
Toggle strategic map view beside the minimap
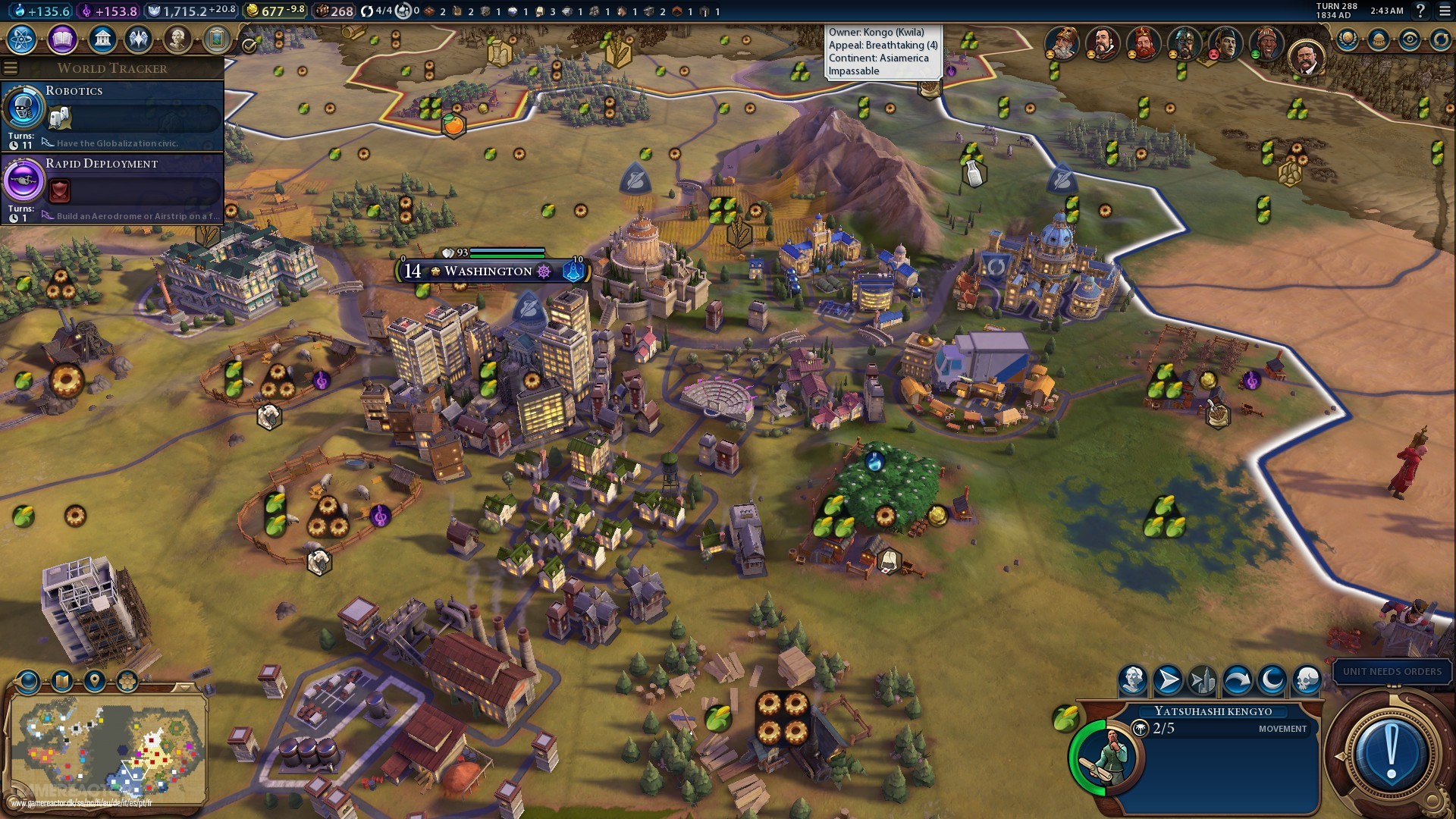pyautogui.click(x=61, y=680)
